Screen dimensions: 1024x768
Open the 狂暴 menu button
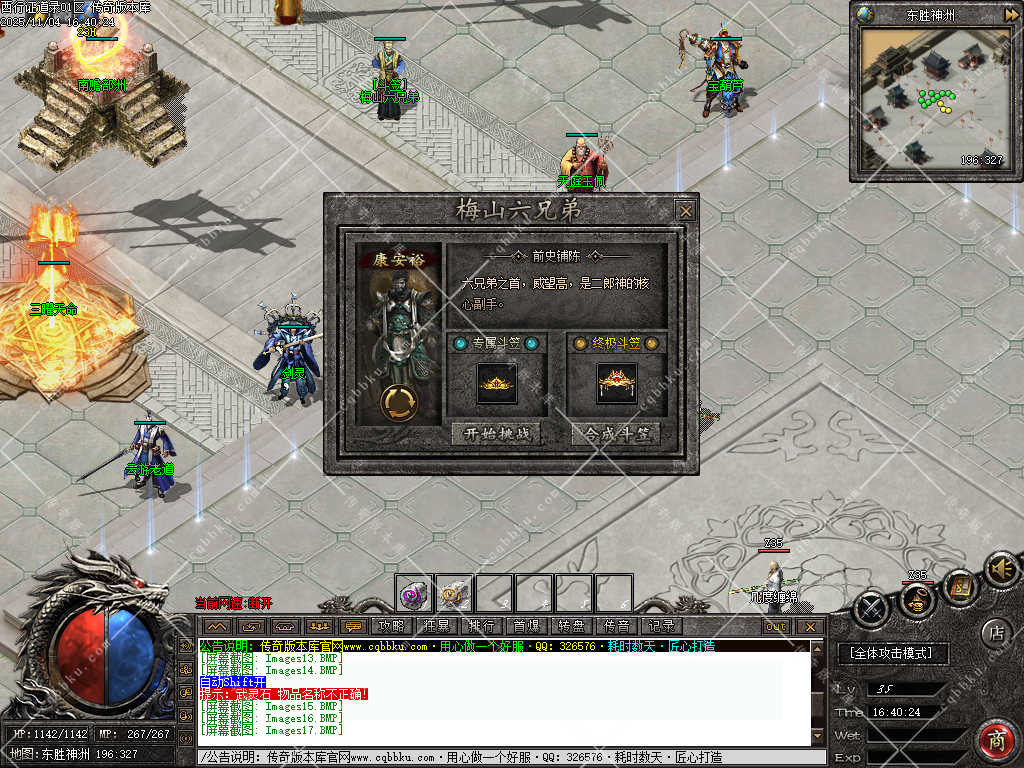pyautogui.click(x=437, y=626)
